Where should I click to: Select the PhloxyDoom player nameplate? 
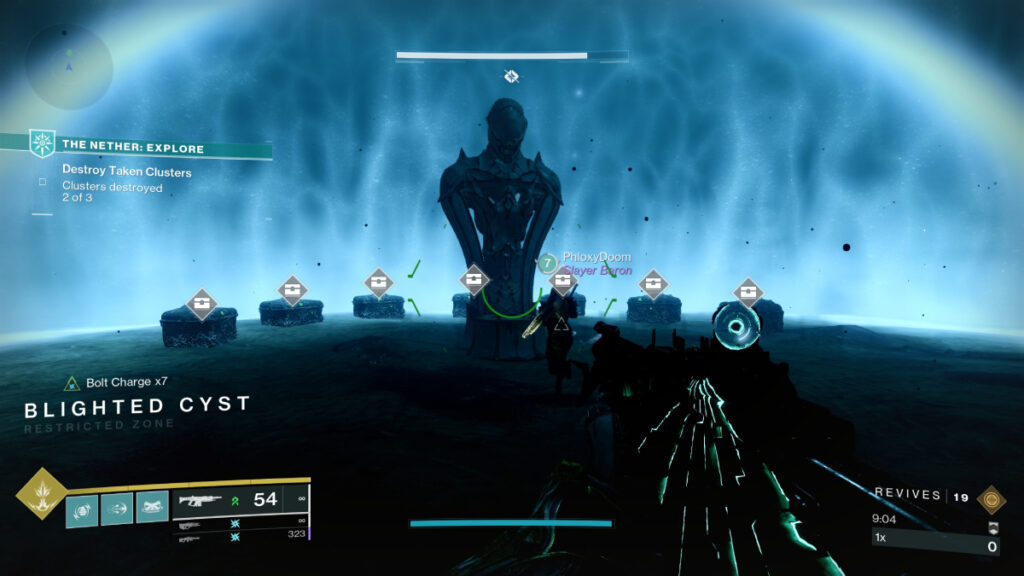coord(596,257)
